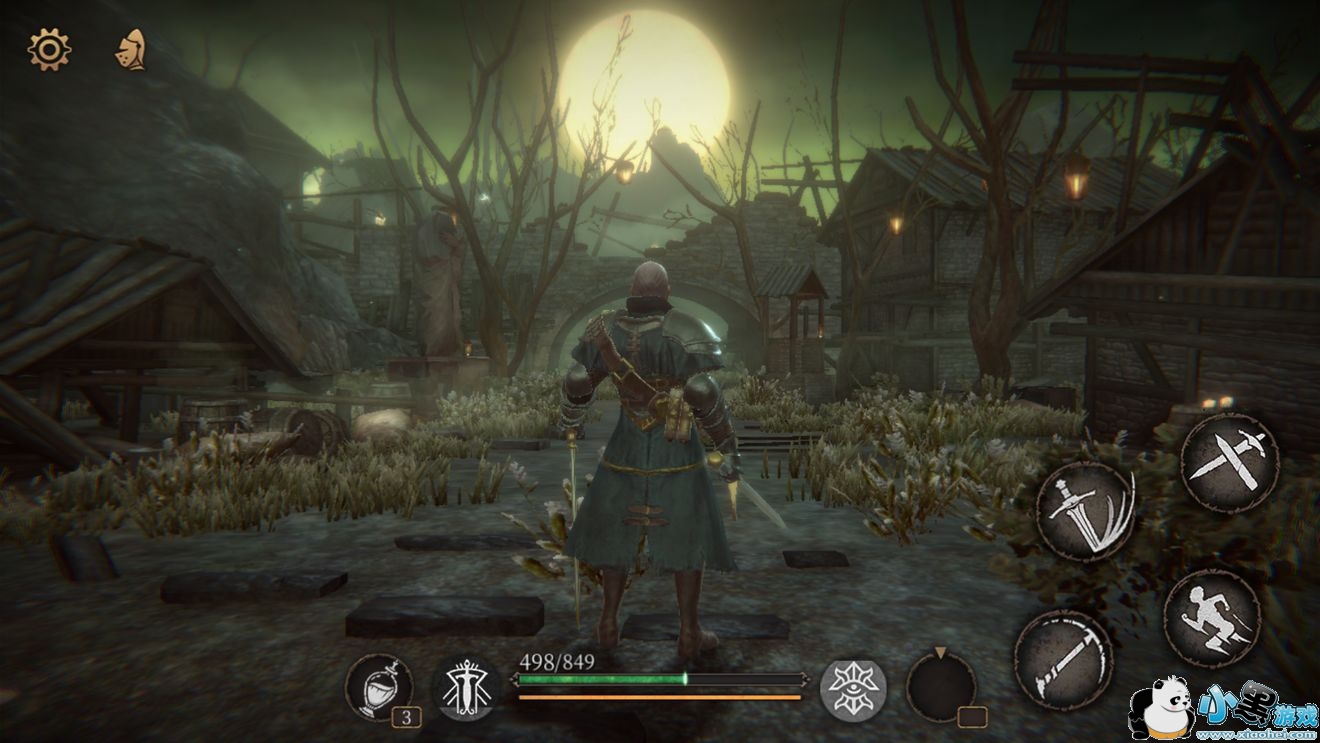Swing the spinning polearm attack button

pyautogui.click(x=1064, y=659)
